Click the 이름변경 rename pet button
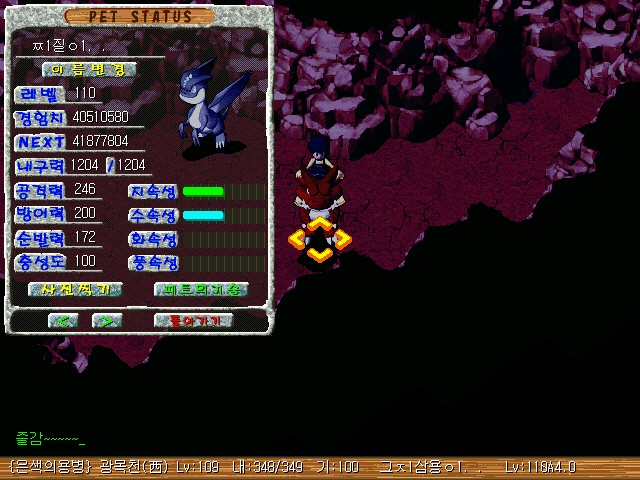This screenshot has width=640, height=480. point(88,70)
